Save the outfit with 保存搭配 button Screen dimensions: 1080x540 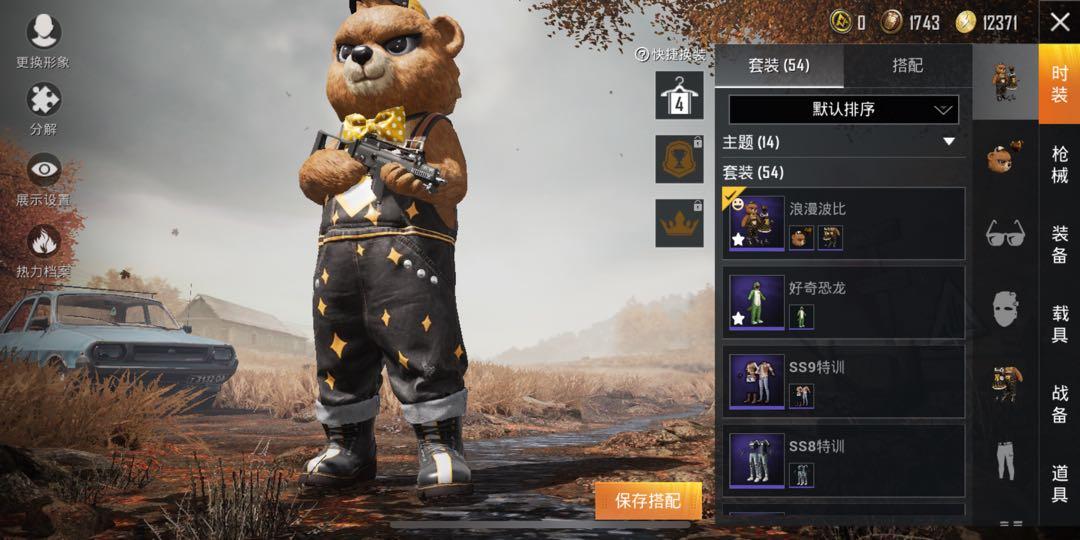click(648, 500)
